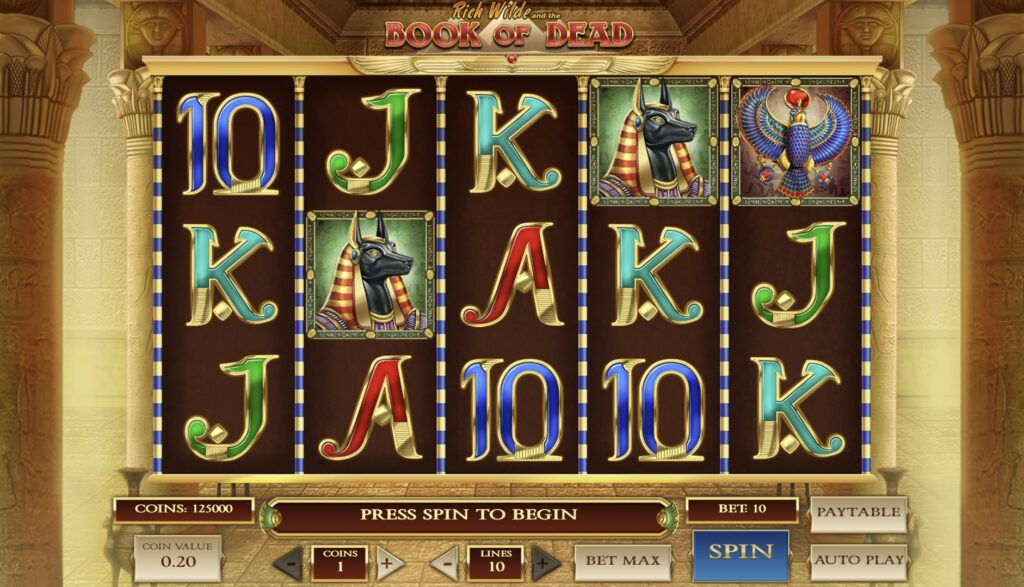Raise the number of lines
Screen dimensions: 1024x587
tap(545, 563)
